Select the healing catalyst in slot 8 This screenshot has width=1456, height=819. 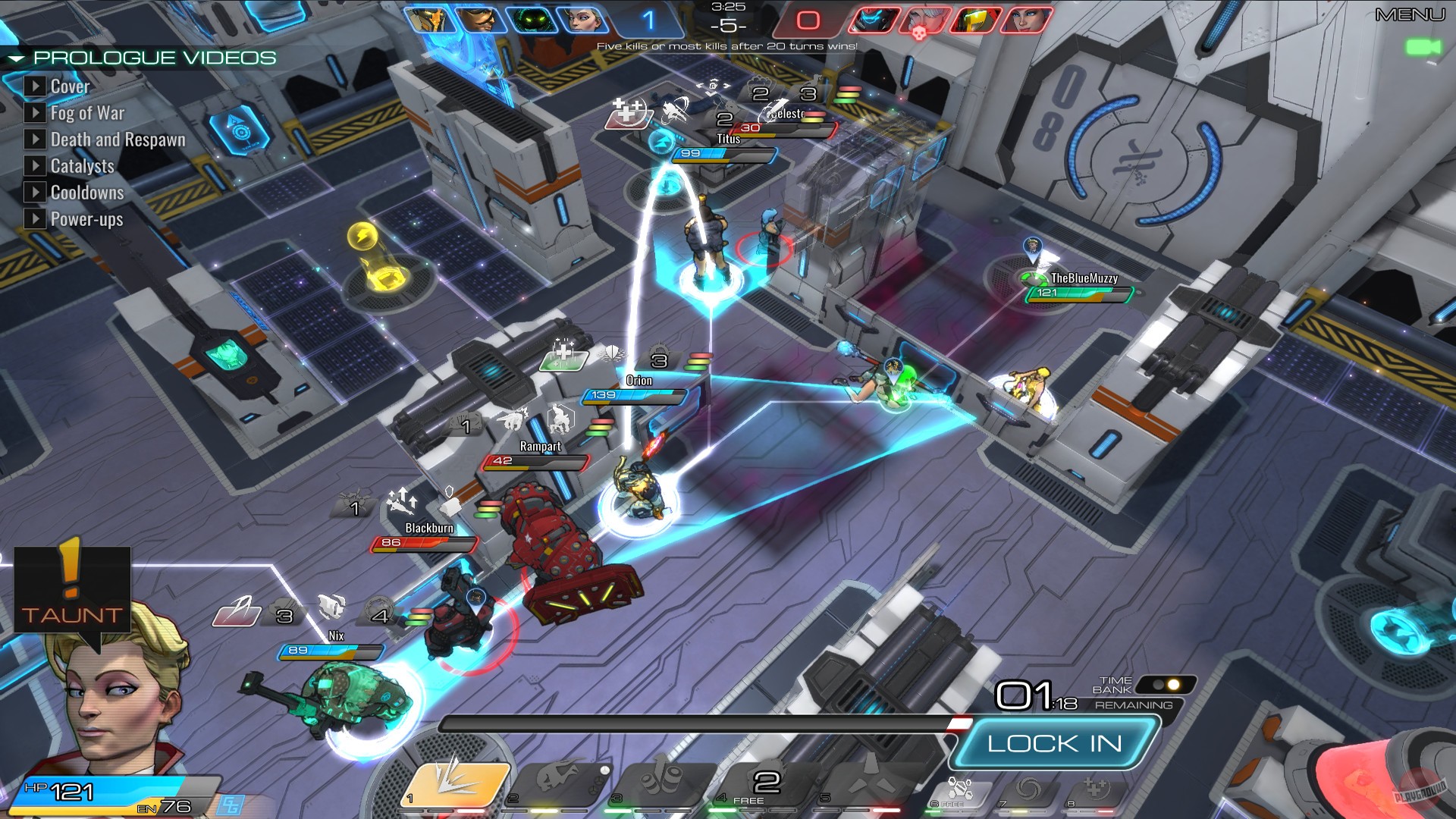click(x=1095, y=790)
